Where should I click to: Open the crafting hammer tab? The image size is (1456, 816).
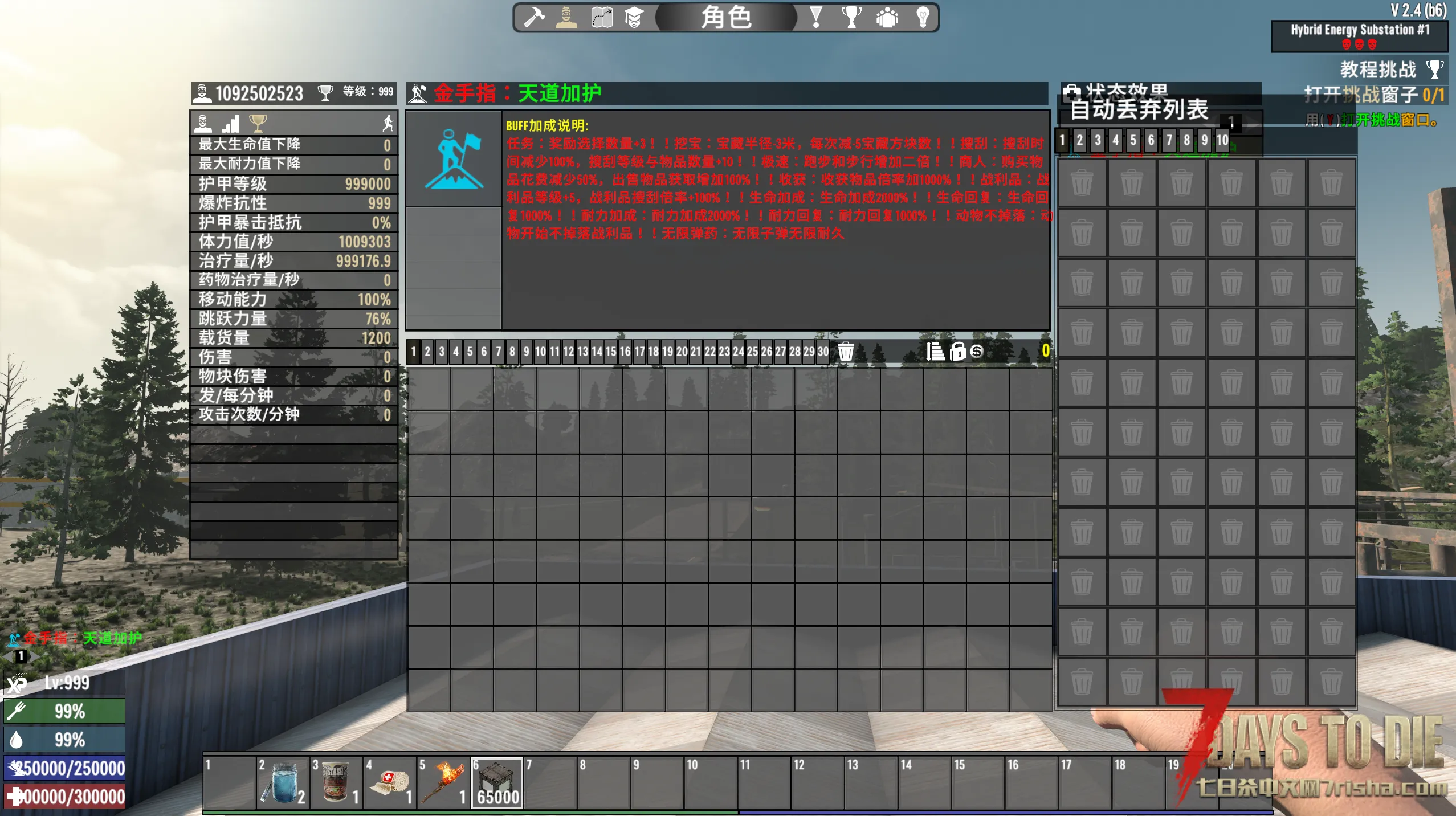point(534,17)
